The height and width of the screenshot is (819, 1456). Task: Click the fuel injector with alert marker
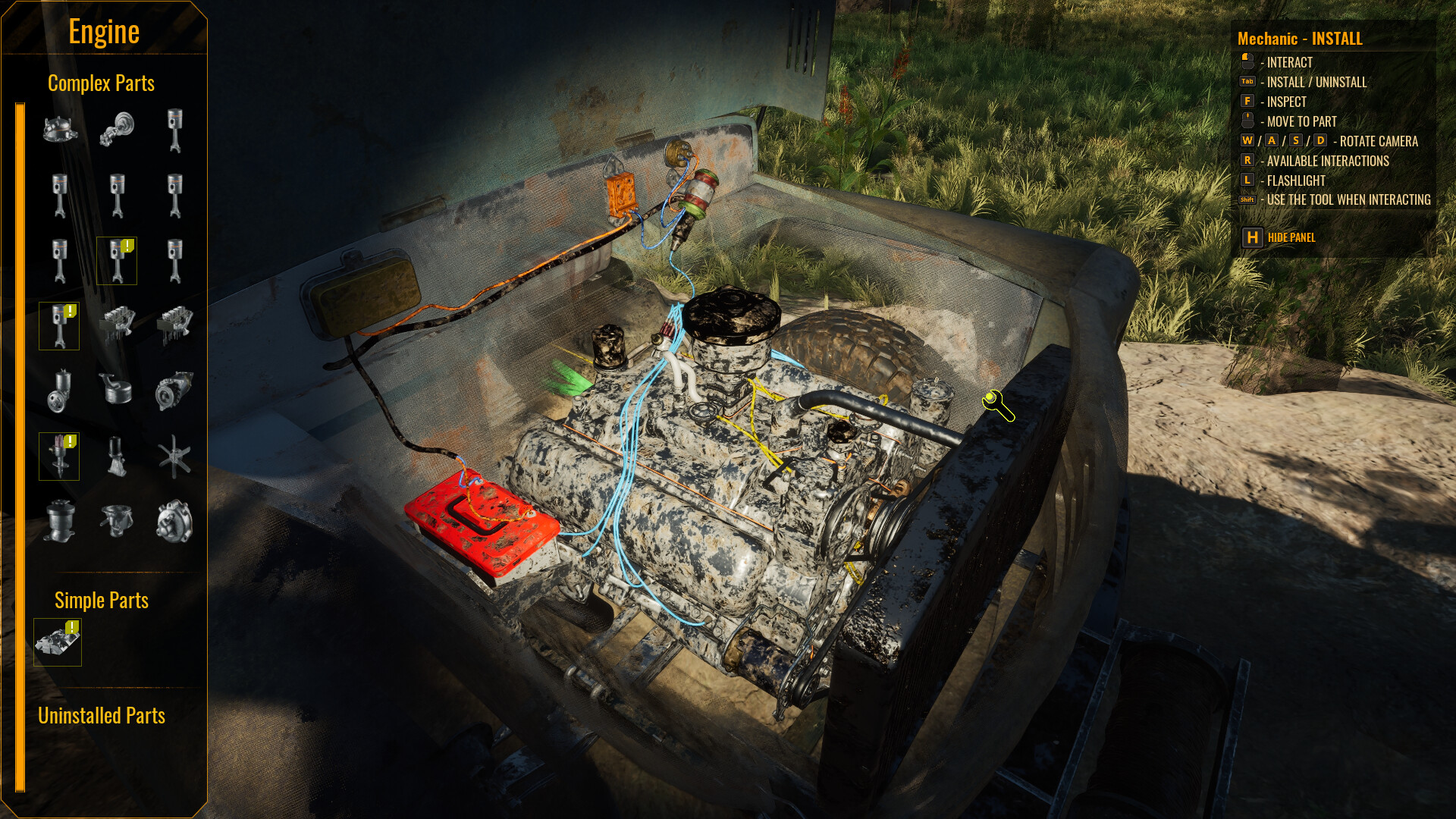coord(59,457)
